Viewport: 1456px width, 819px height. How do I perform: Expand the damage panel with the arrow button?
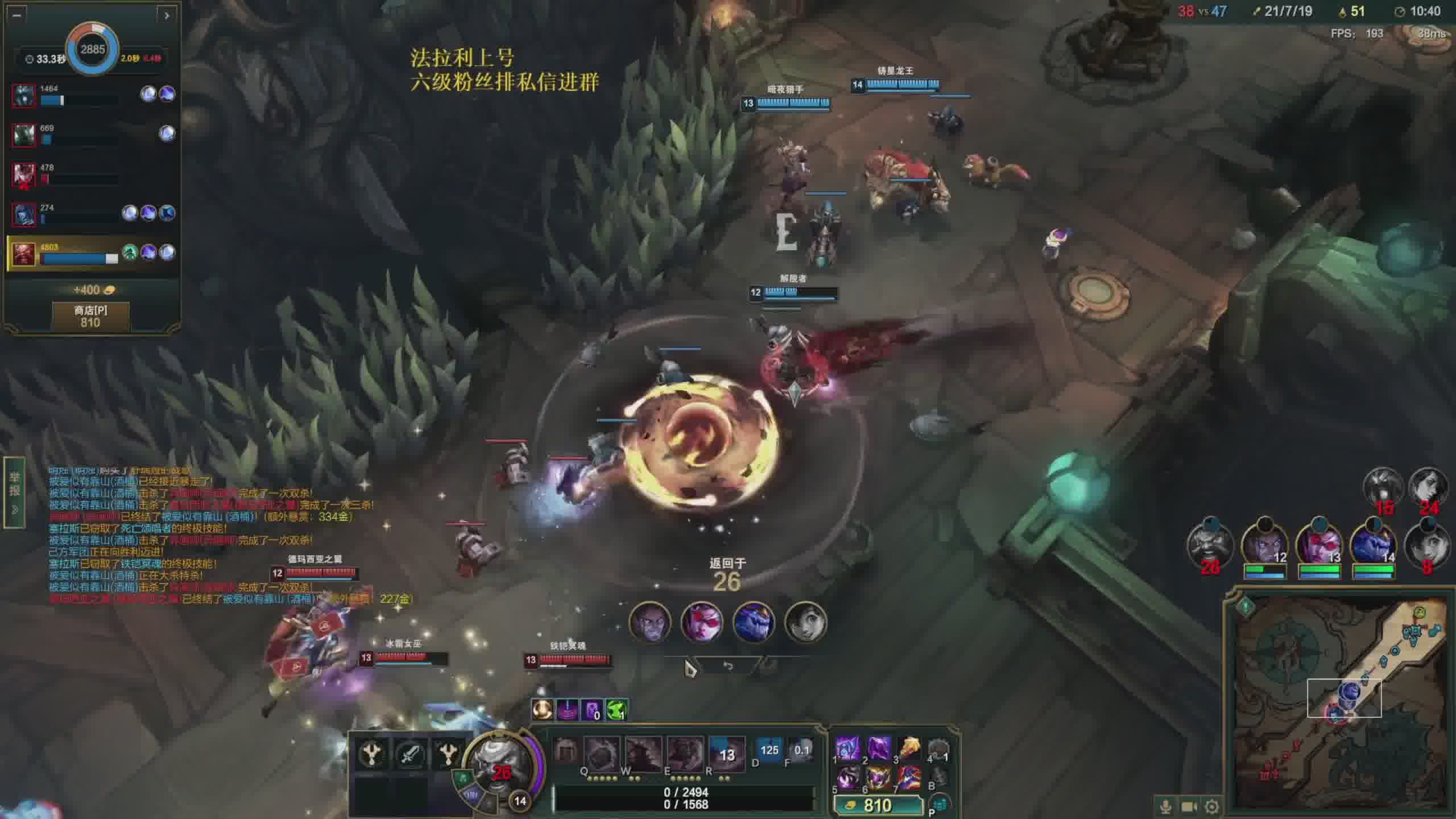167,15
